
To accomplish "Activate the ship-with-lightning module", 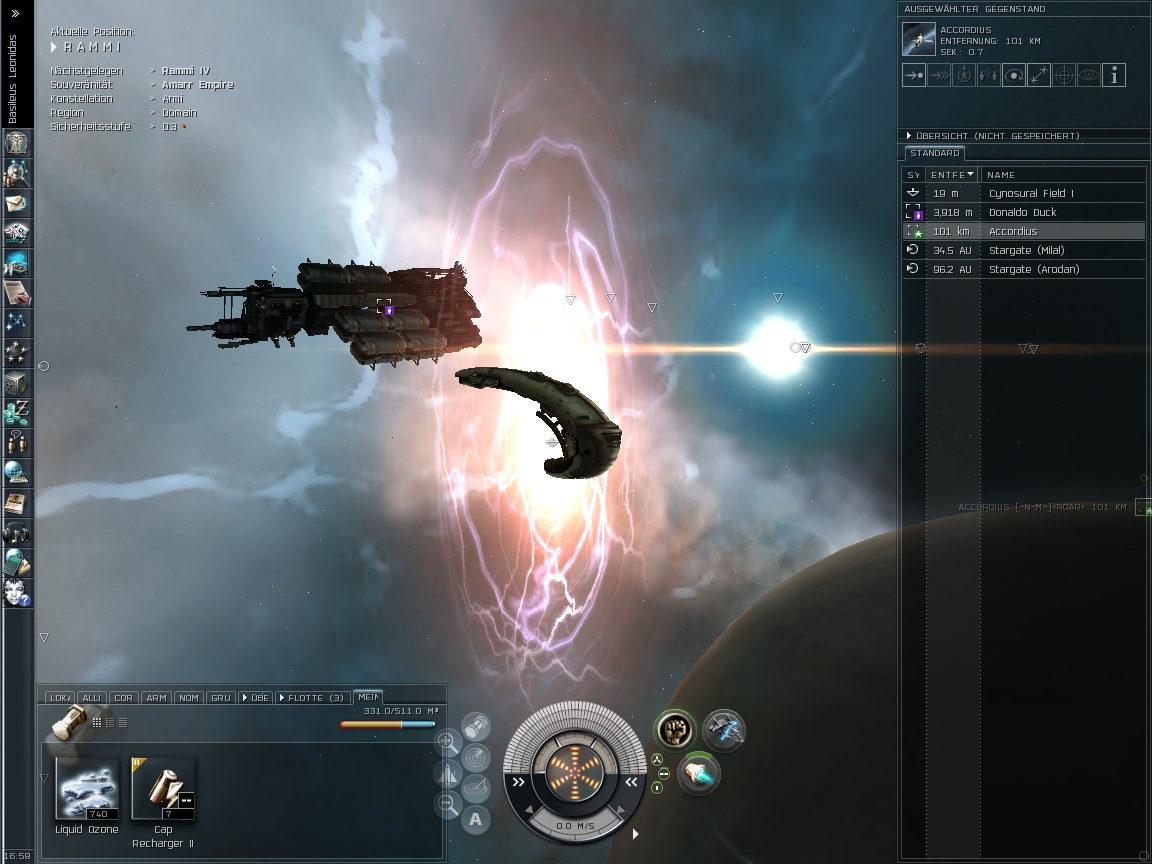I will tap(723, 730).
